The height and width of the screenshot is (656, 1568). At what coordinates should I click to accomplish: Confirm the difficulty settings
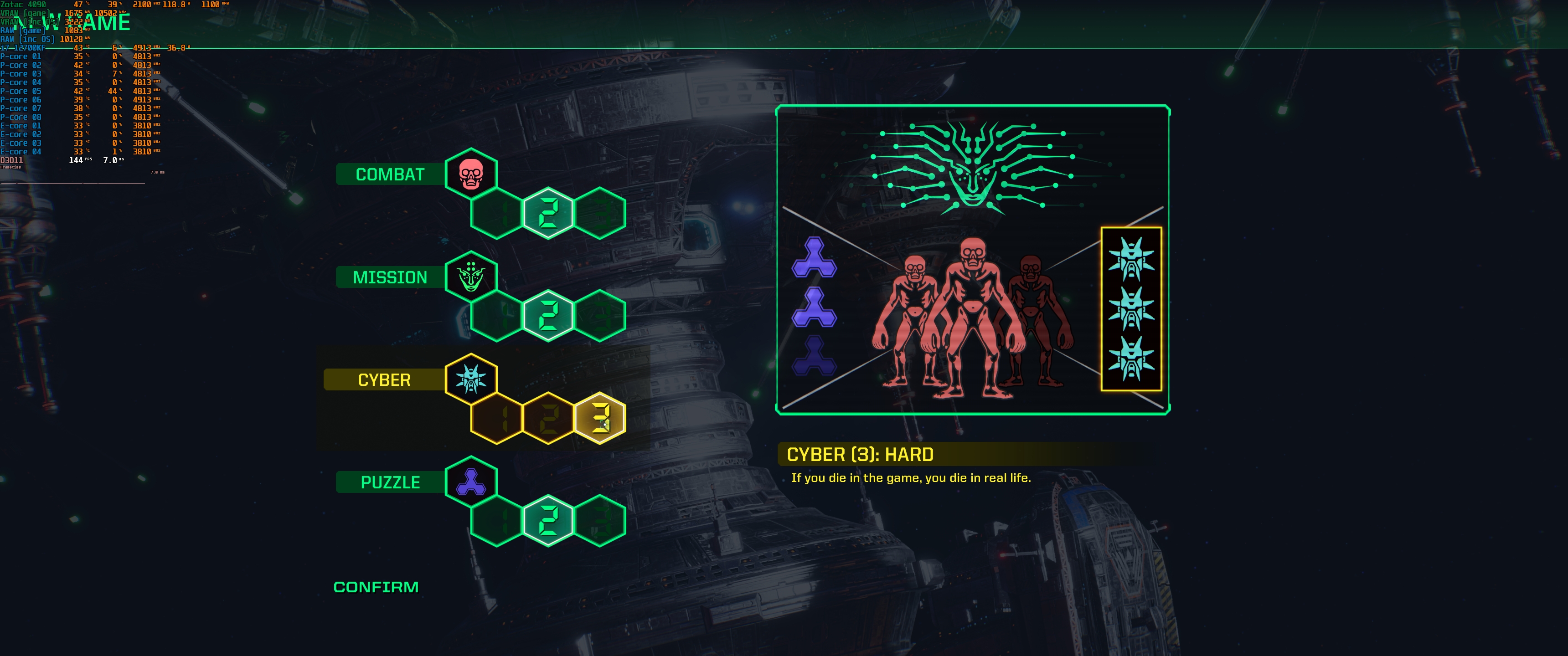376,587
